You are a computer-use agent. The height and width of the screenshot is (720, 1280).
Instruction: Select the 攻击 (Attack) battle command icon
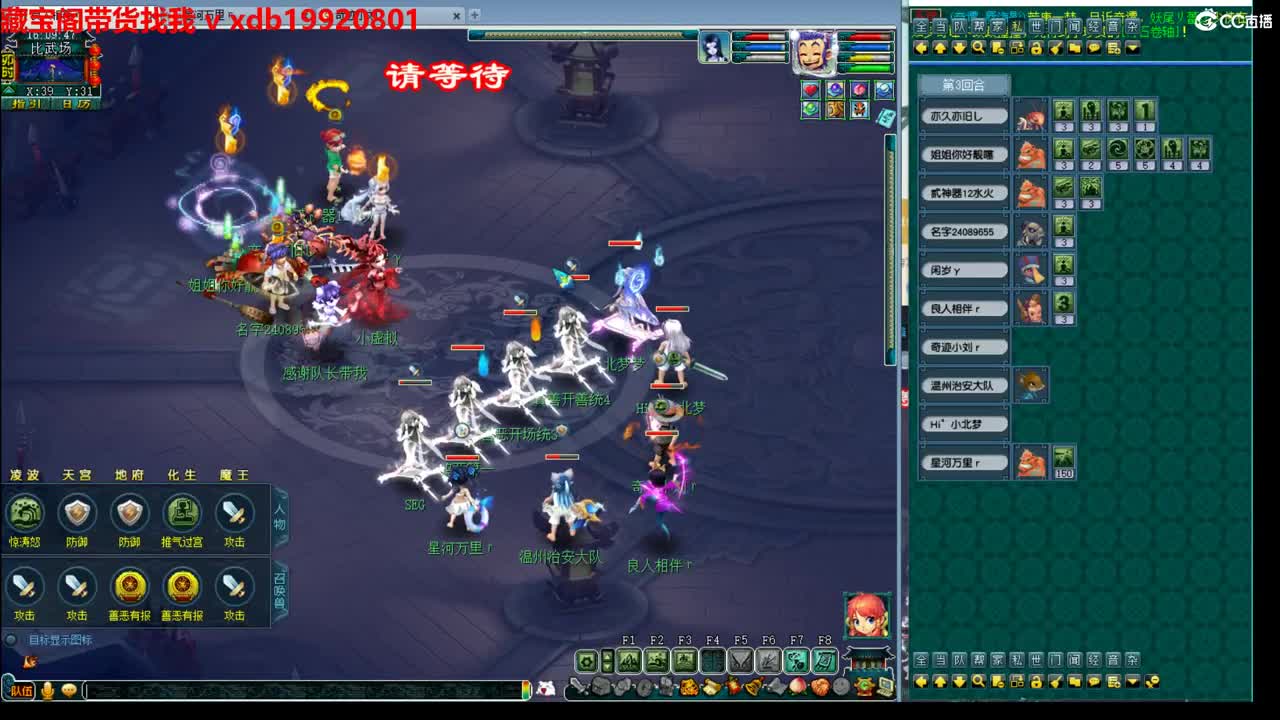(x=232, y=514)
